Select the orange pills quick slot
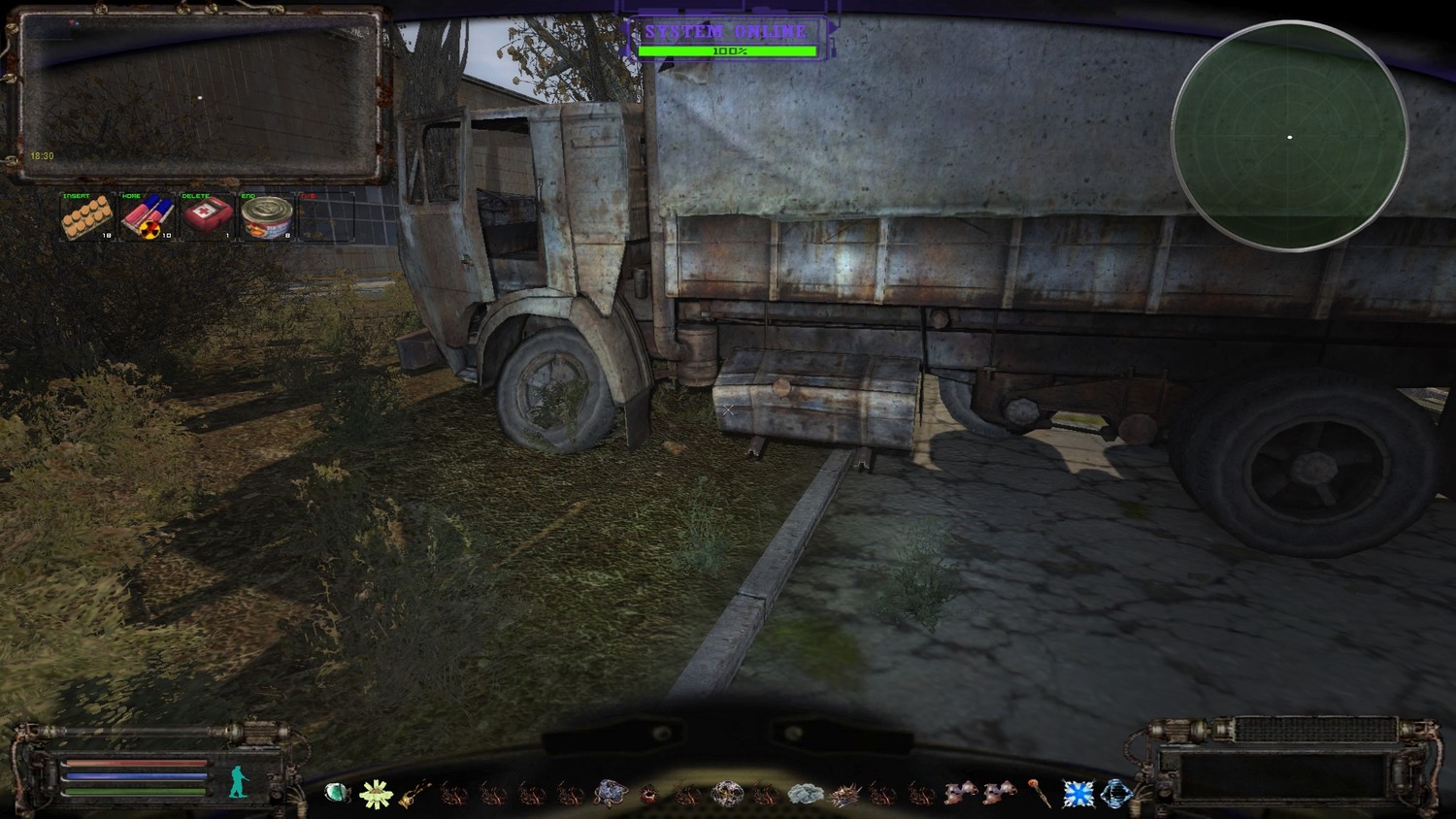Viewport: 1456px width, 819px height. [87, 216]
